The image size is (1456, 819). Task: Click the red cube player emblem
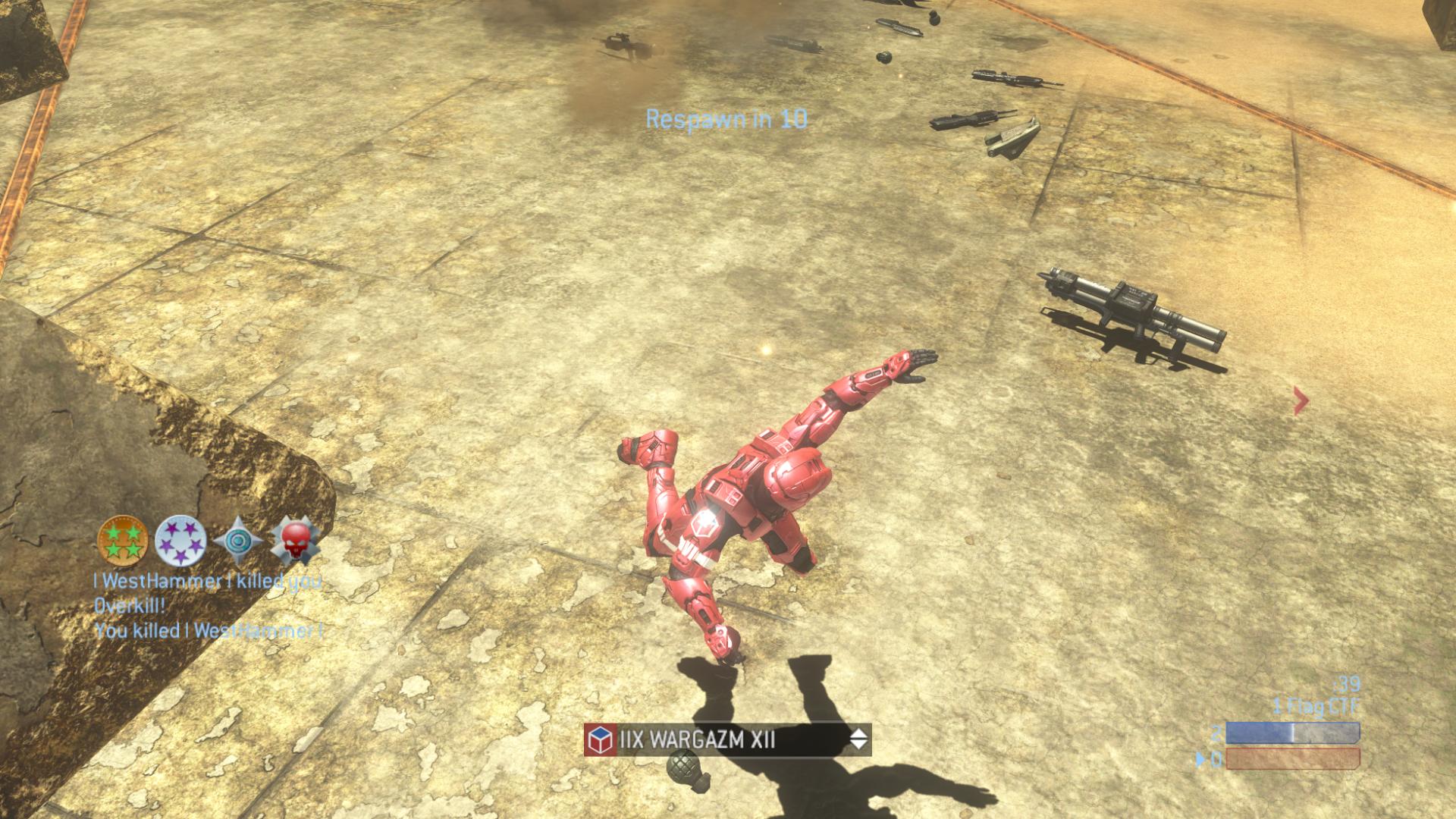click(600, 739)
